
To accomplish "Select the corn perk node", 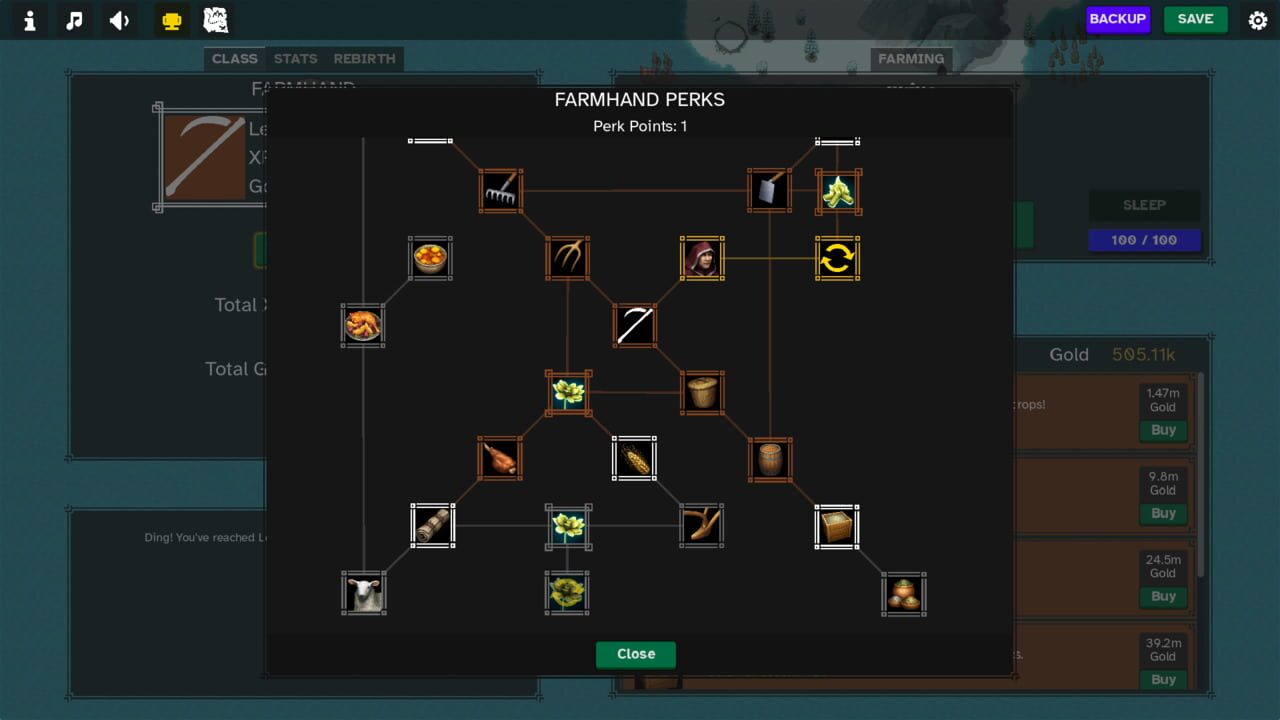I will 634,458.
